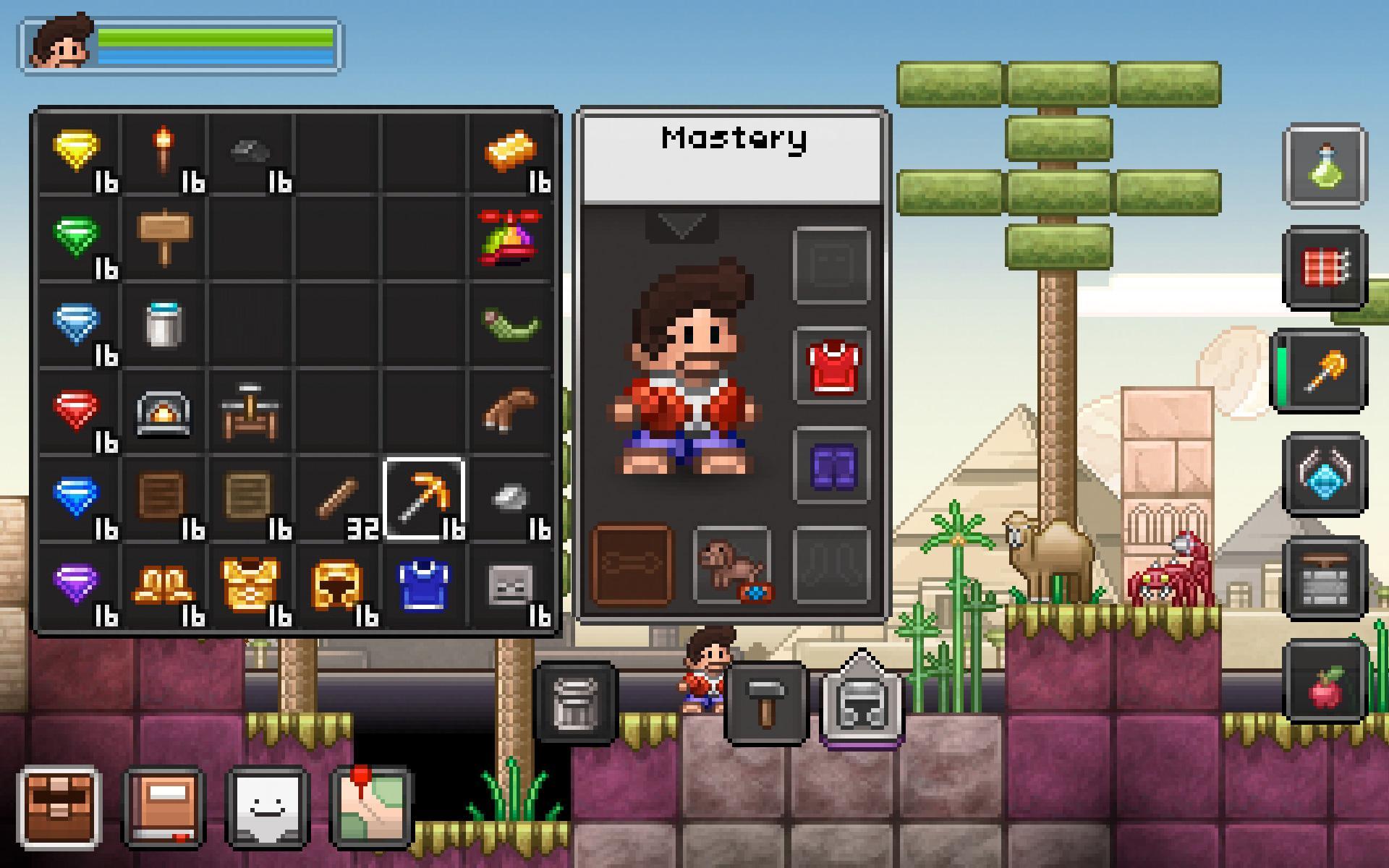Use the red apple quick slot
The height and width of the screenshot is (868, 1389).
pos(1325,682)
